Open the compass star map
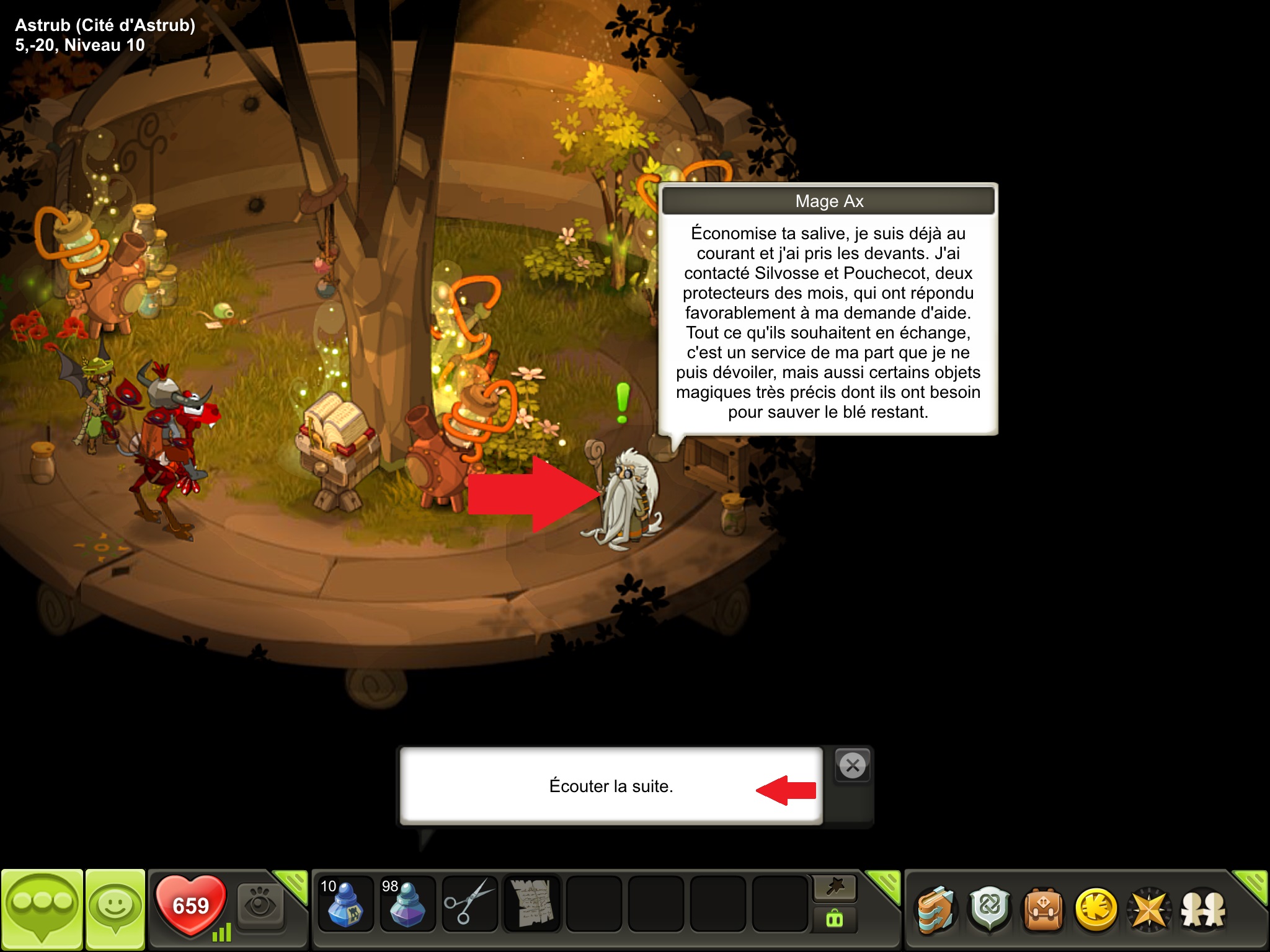This screenshot has height=952, width=1270. (1149, 910)
